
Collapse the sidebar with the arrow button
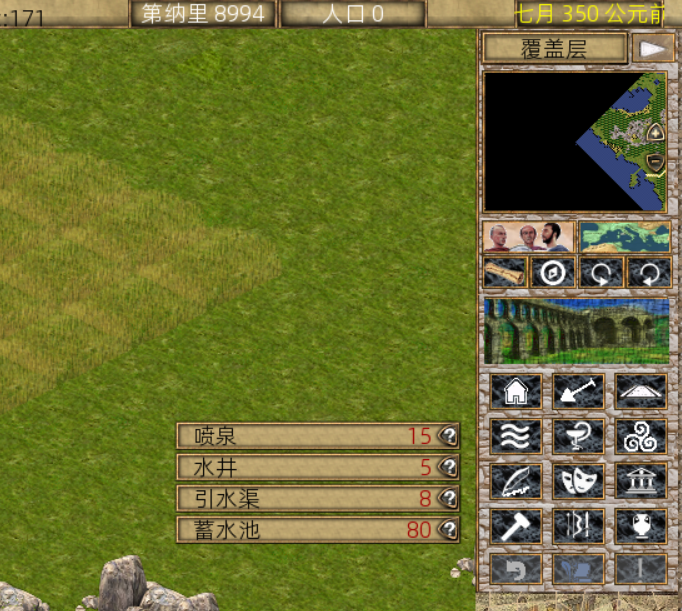[653, 49]
